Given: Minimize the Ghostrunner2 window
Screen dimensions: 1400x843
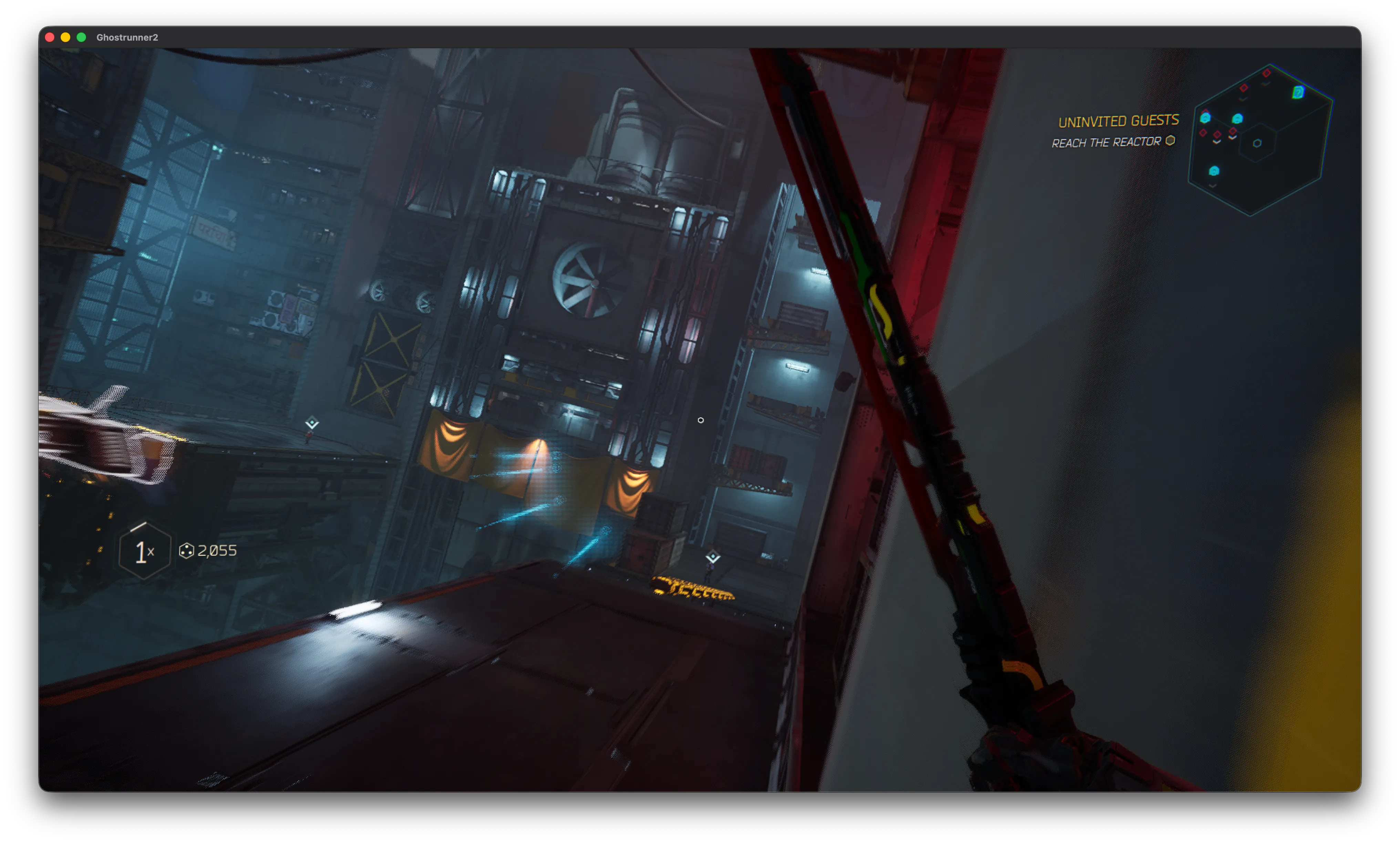Looking at the screenshot, I should point(65,38).
